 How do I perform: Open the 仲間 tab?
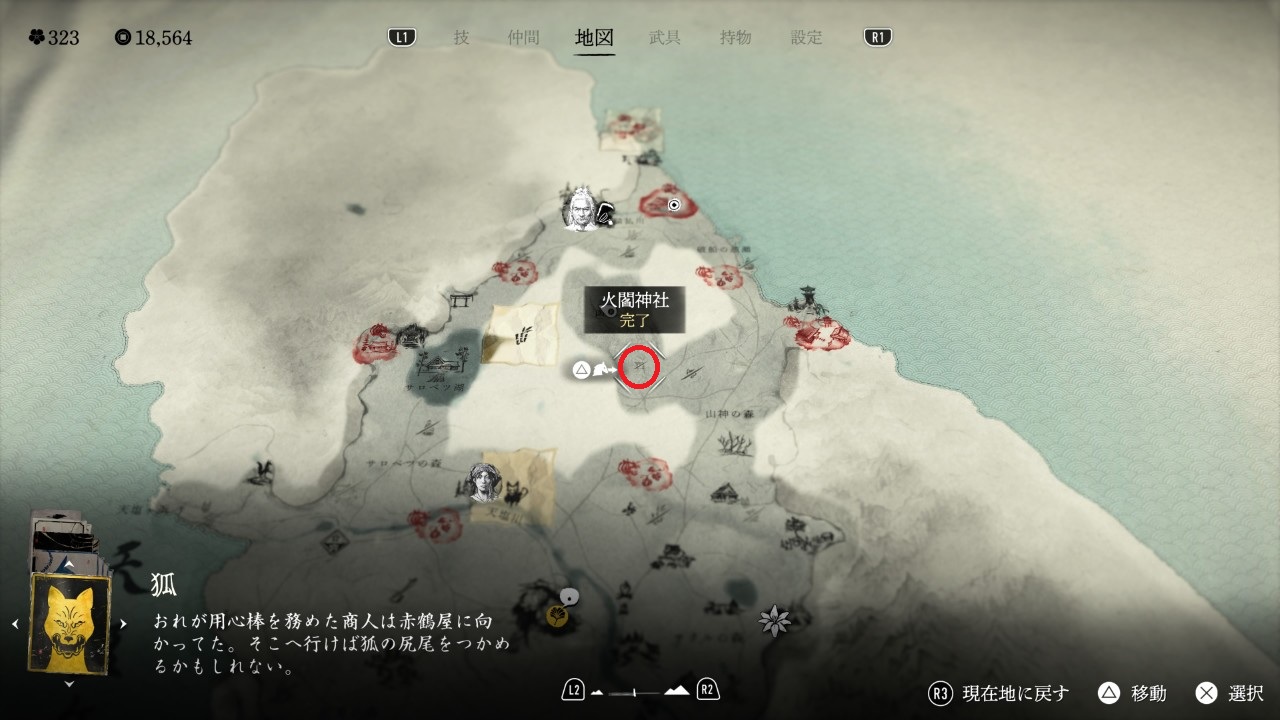[x=522, y=38]
